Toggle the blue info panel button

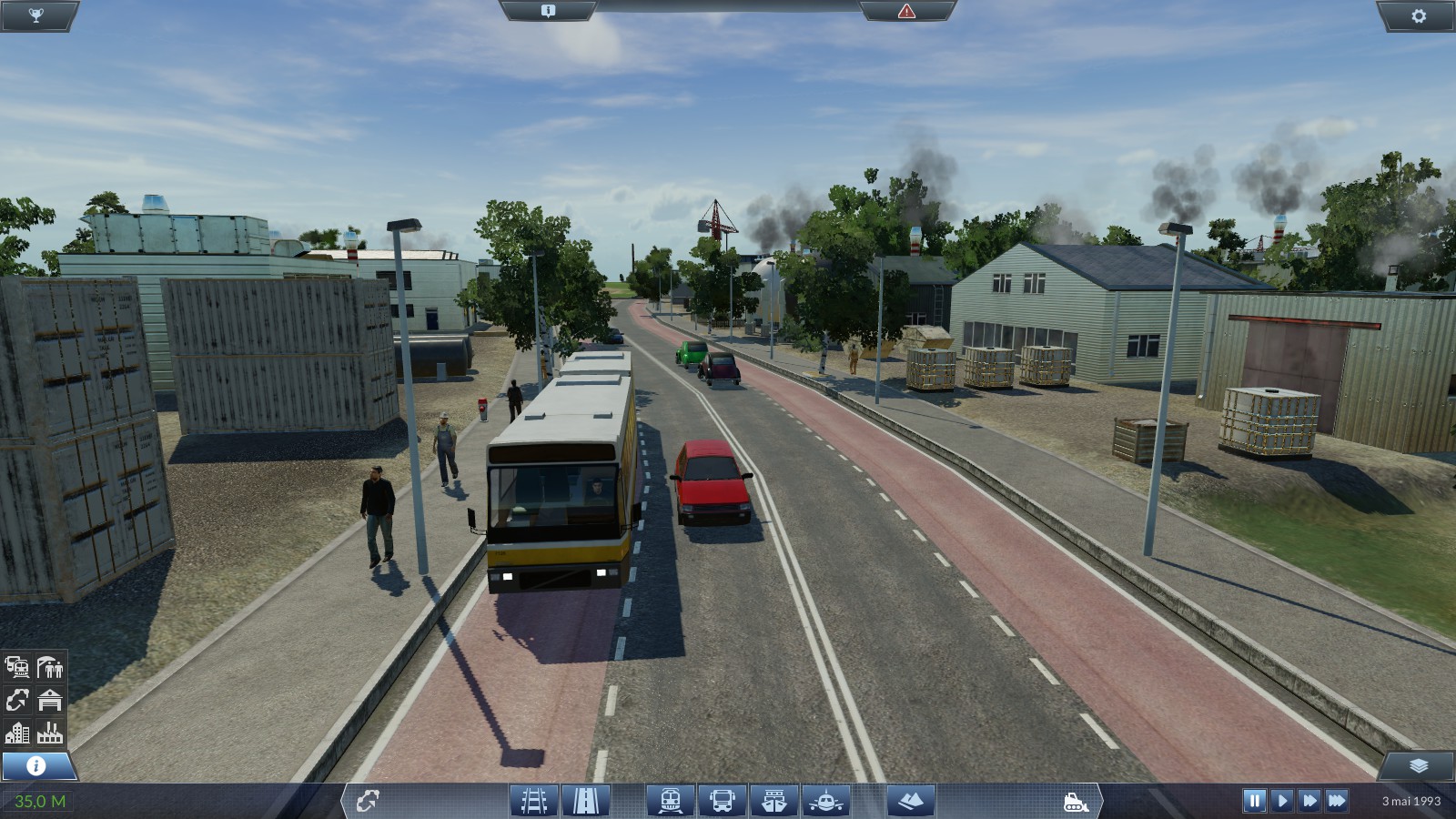pos(36,765)
